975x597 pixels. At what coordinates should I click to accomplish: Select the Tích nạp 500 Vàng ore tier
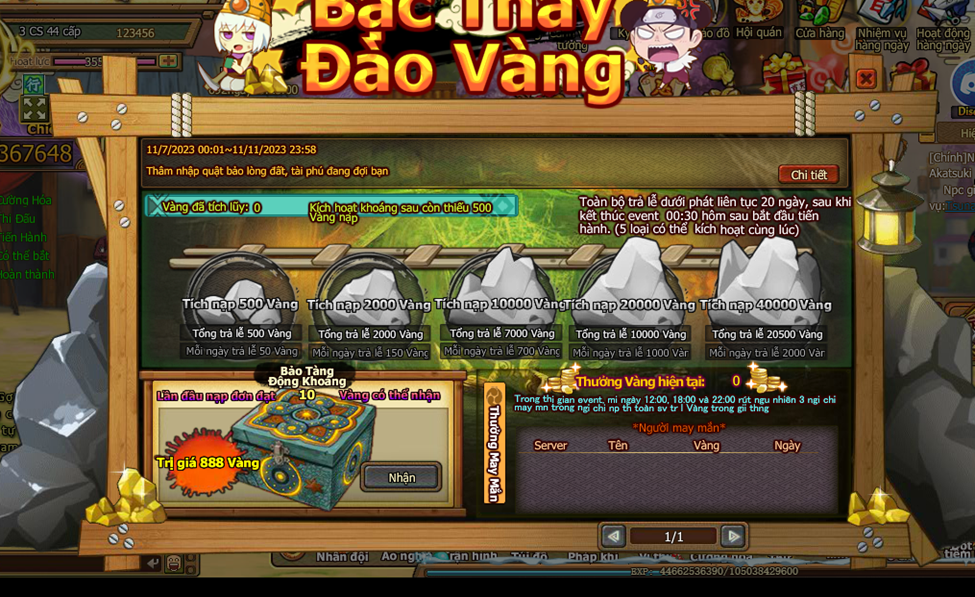click(241, 290)
